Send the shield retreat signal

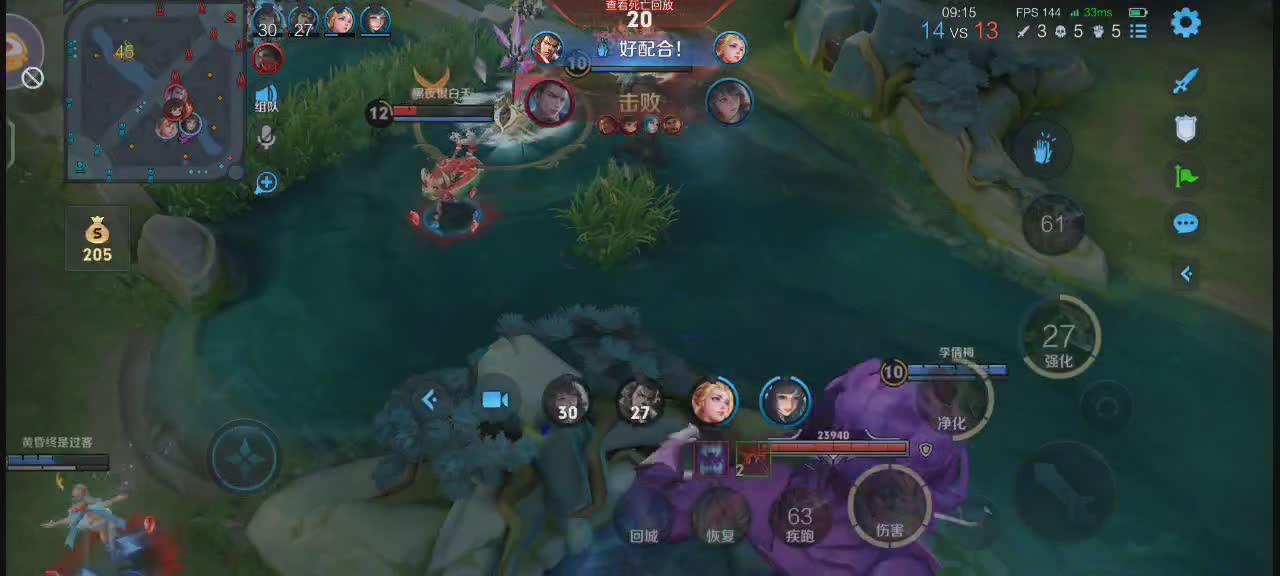pyautogui.click(x=1186, y=128)
